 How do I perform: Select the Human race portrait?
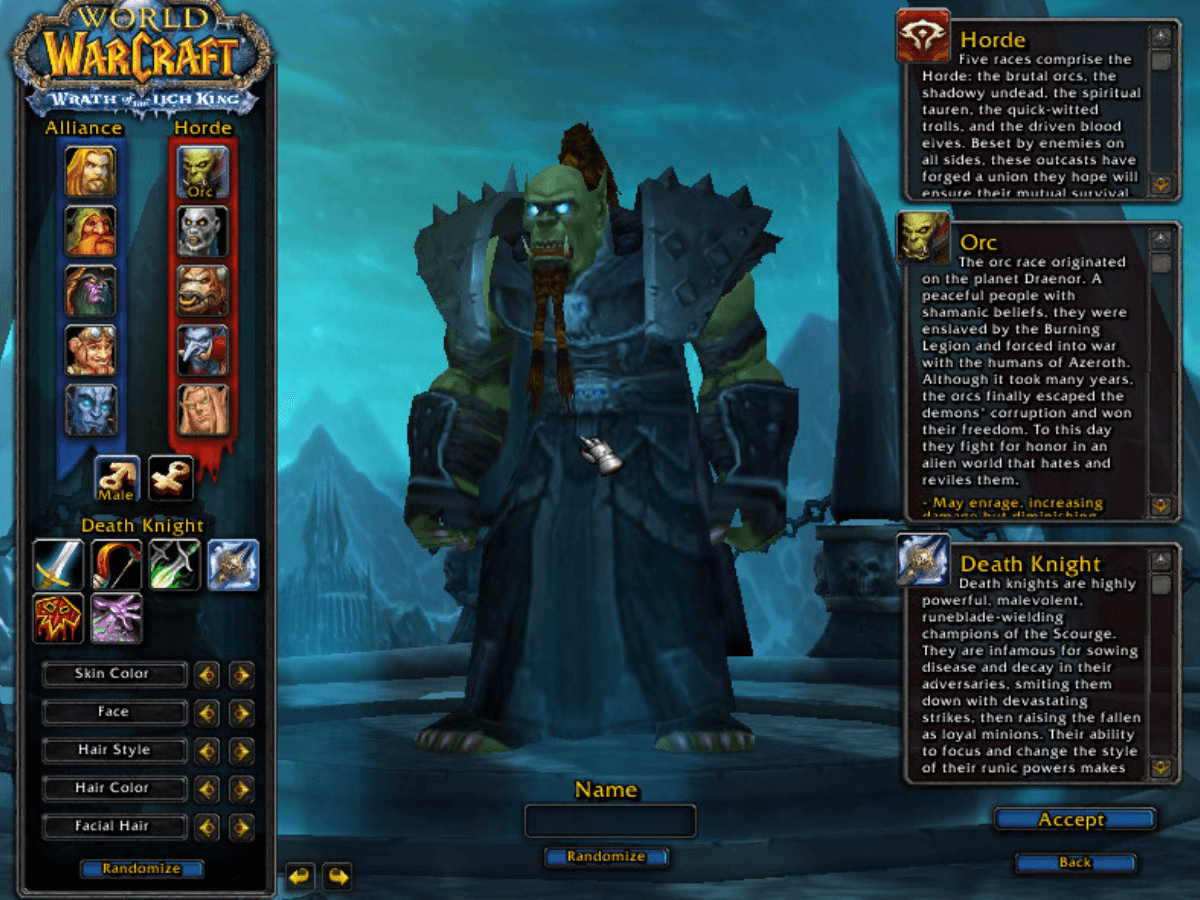pyautogui.click(x=91, y=172)
